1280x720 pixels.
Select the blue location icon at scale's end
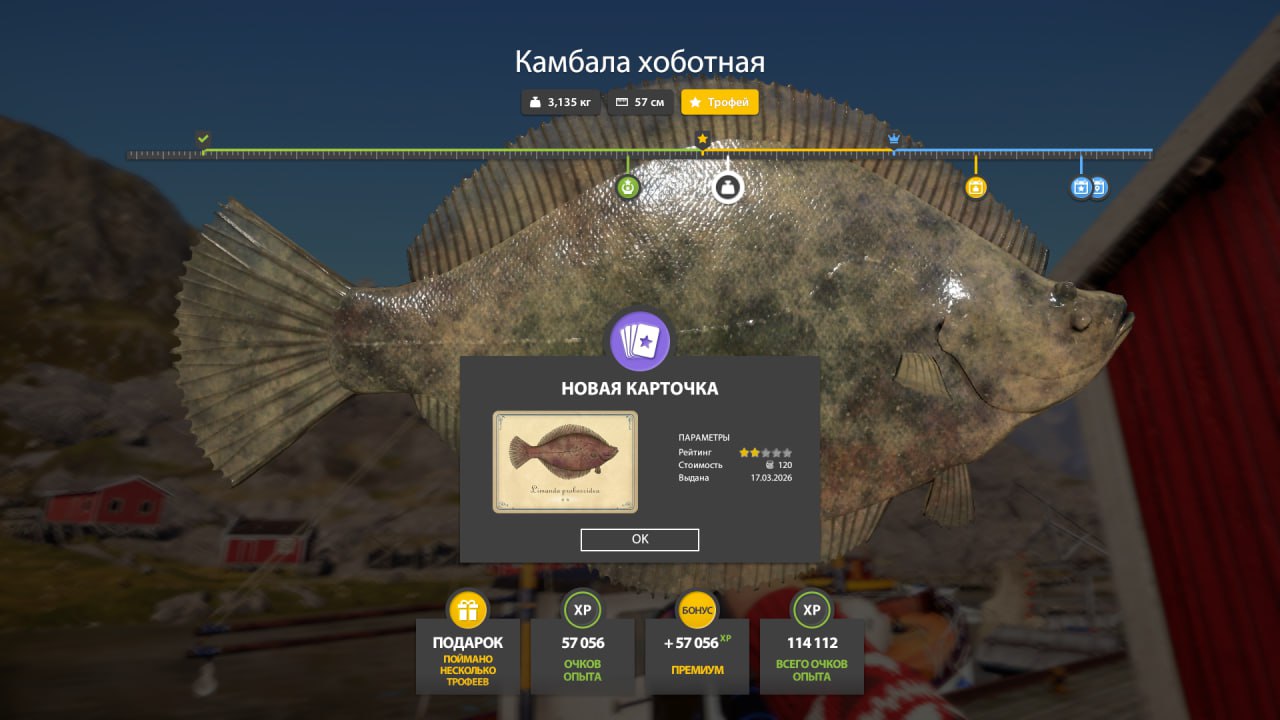[x=1098, y=187]
